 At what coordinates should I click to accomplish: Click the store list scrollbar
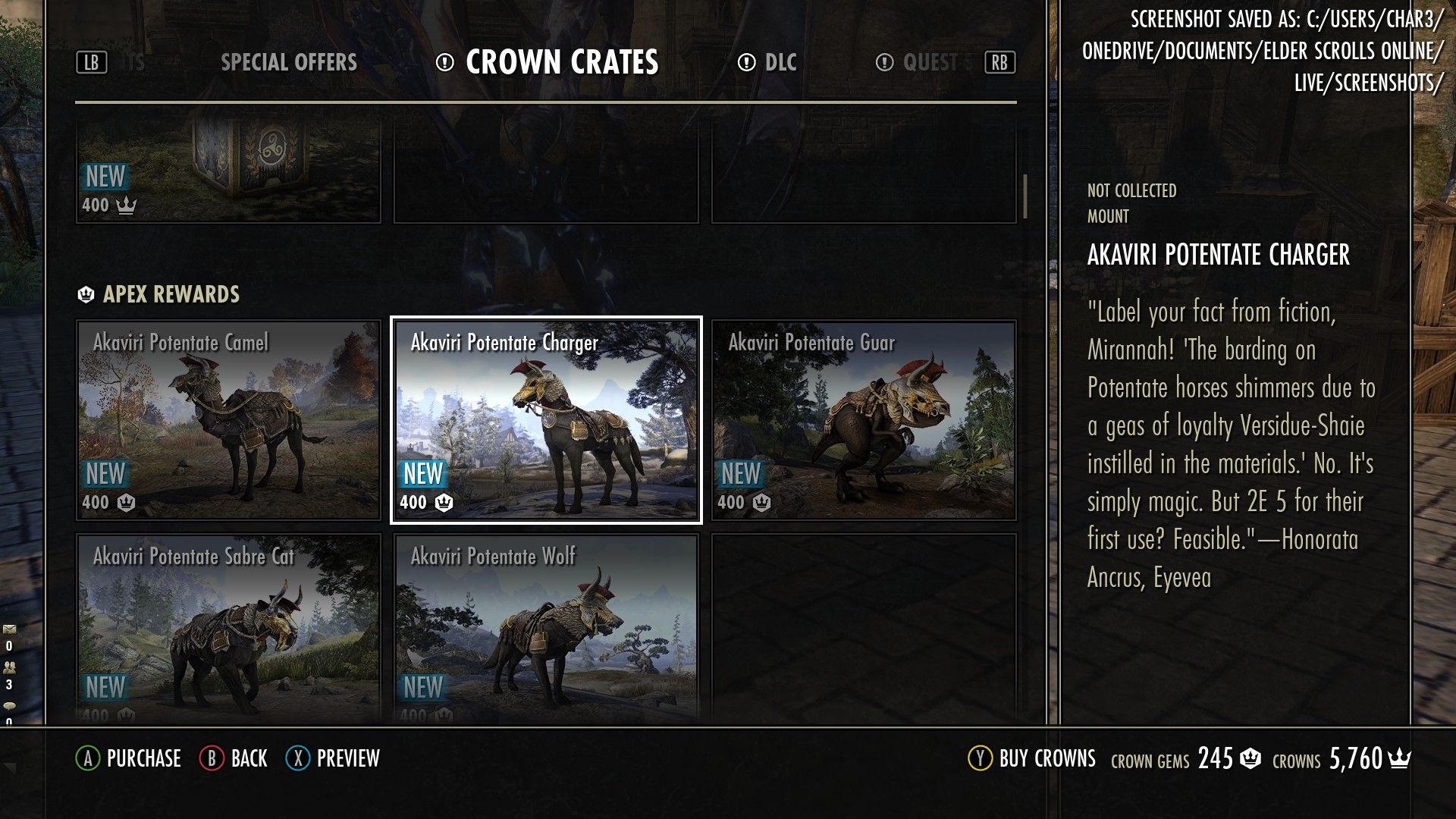[1025, 196]
